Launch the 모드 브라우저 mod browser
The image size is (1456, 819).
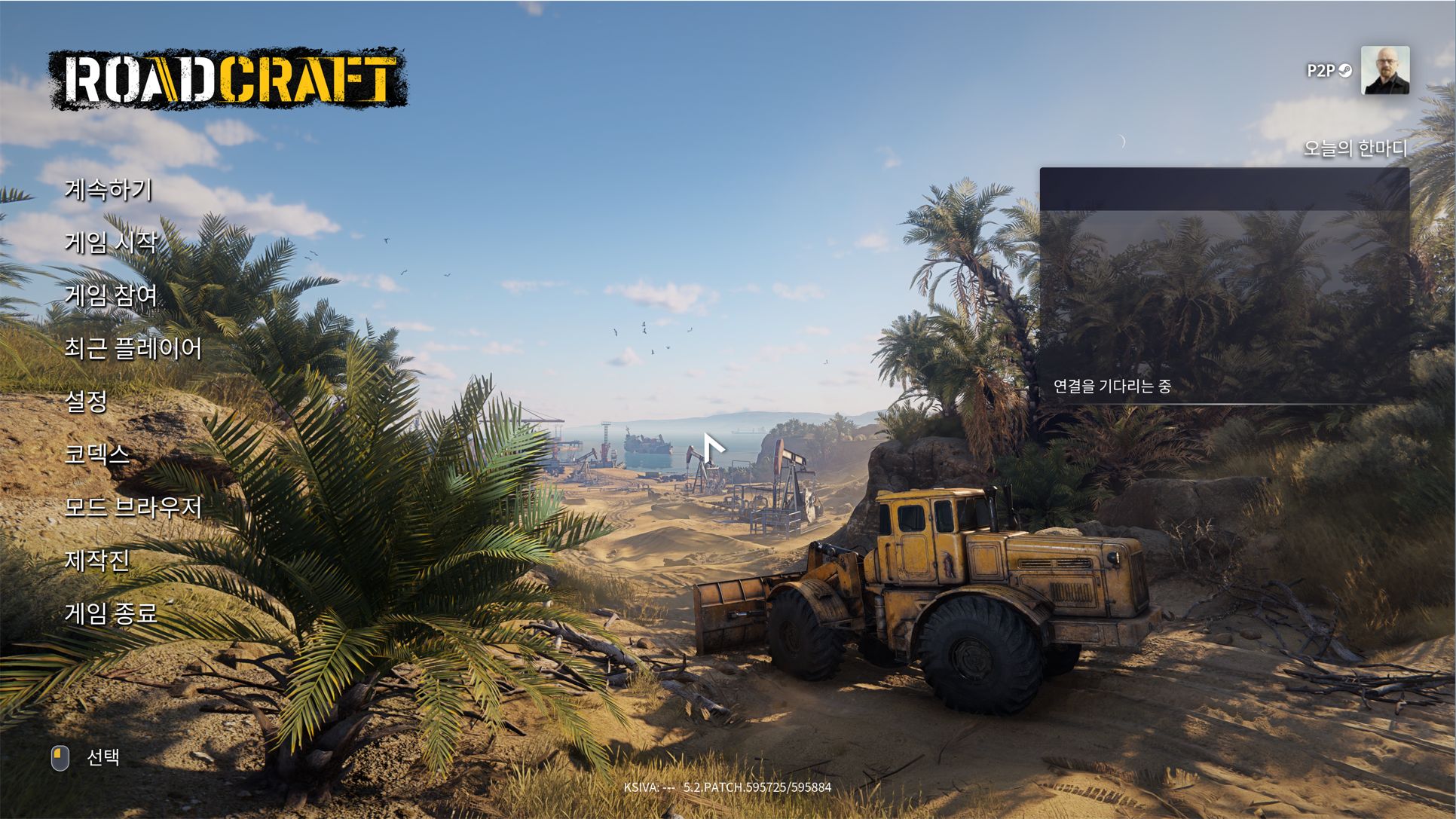[x=133, y=508]
